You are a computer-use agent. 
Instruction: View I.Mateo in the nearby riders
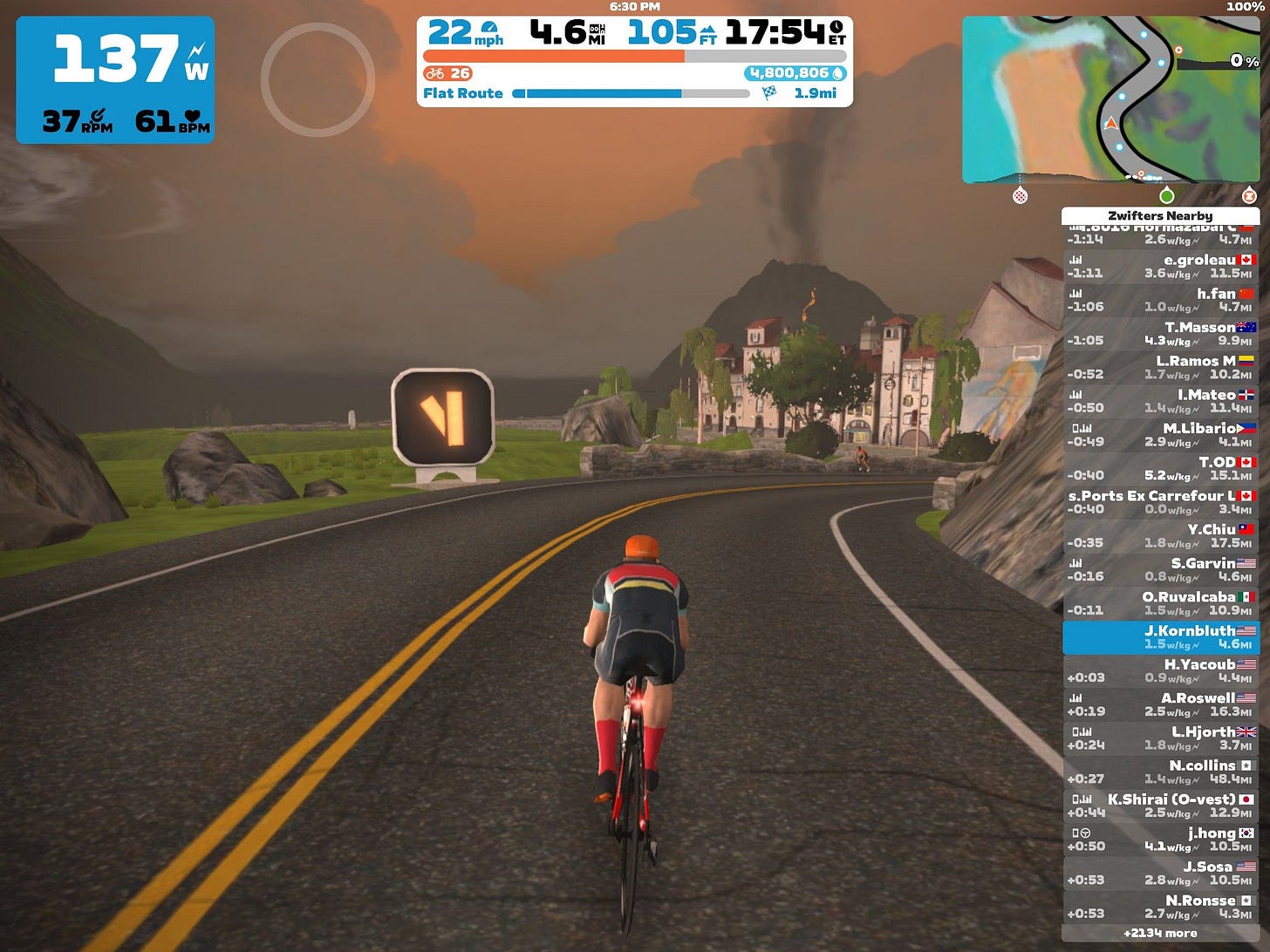tap(1160, 401)
